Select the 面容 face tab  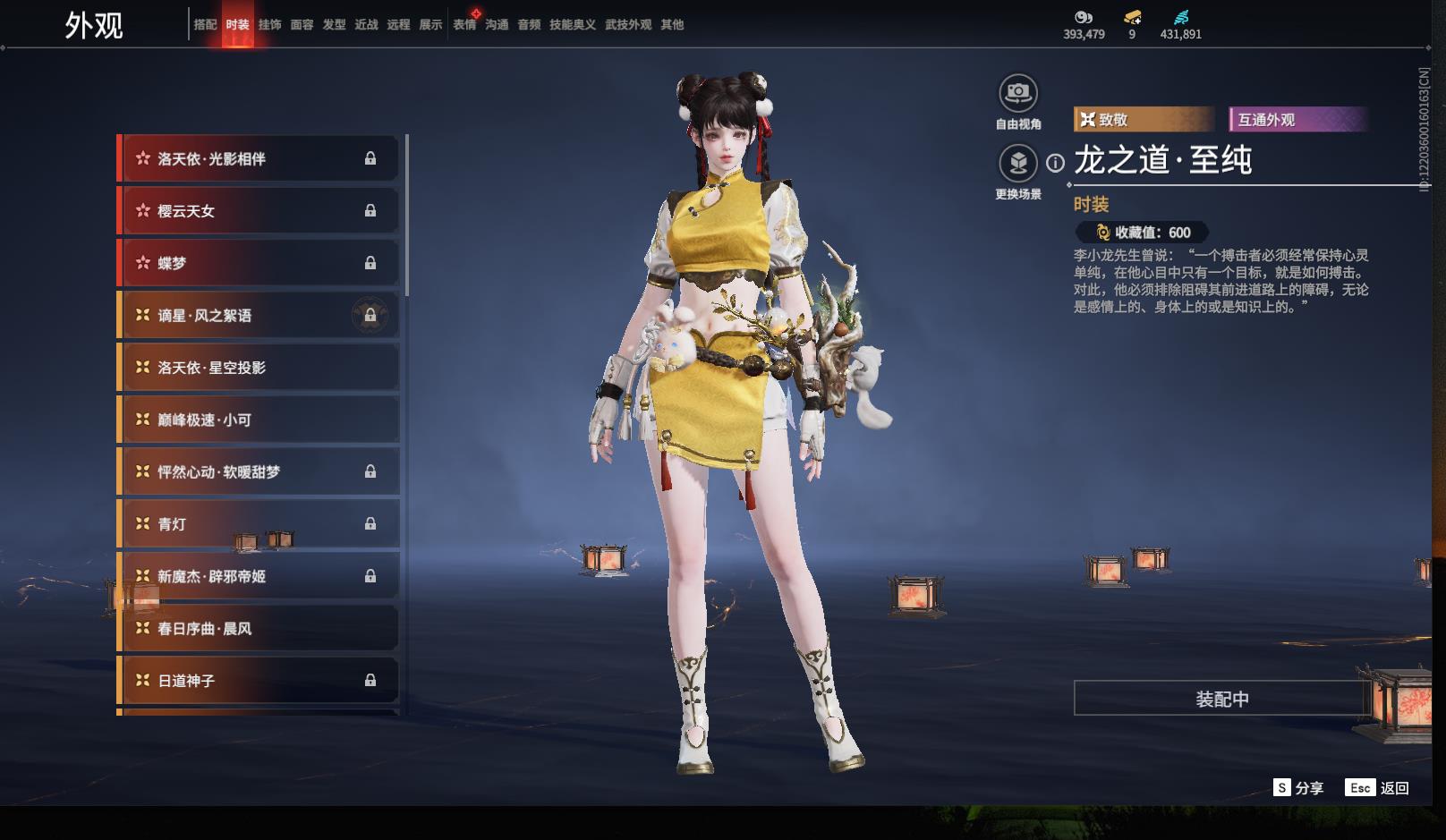[302, 25]
